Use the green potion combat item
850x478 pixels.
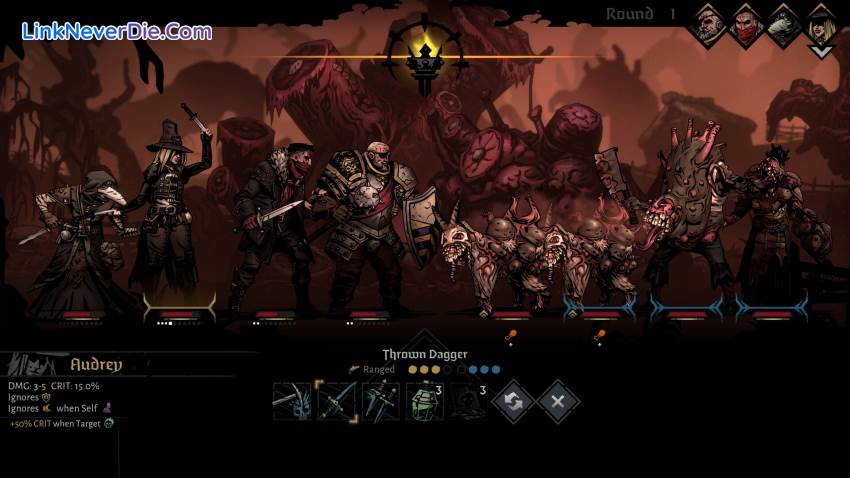click(424, 401)
